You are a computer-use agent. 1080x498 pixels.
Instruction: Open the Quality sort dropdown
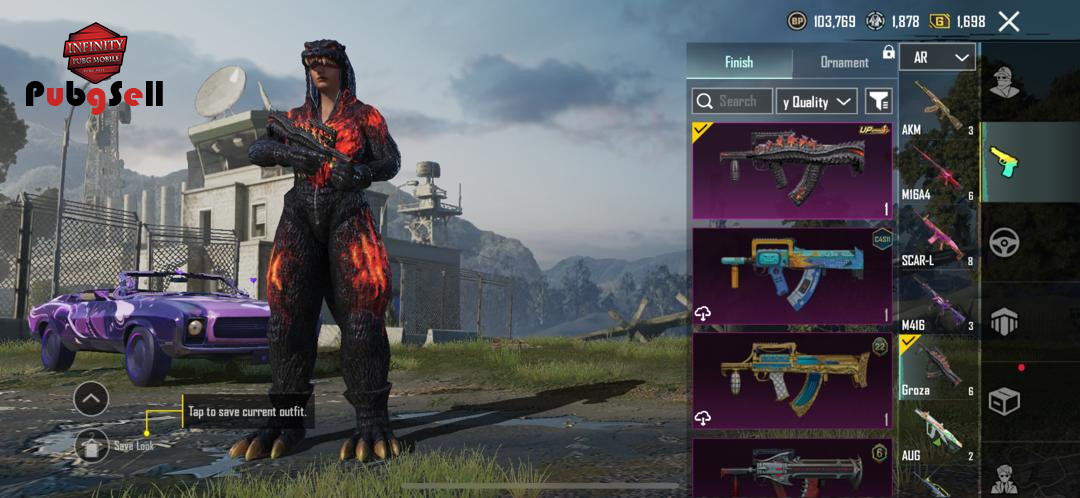816,101
